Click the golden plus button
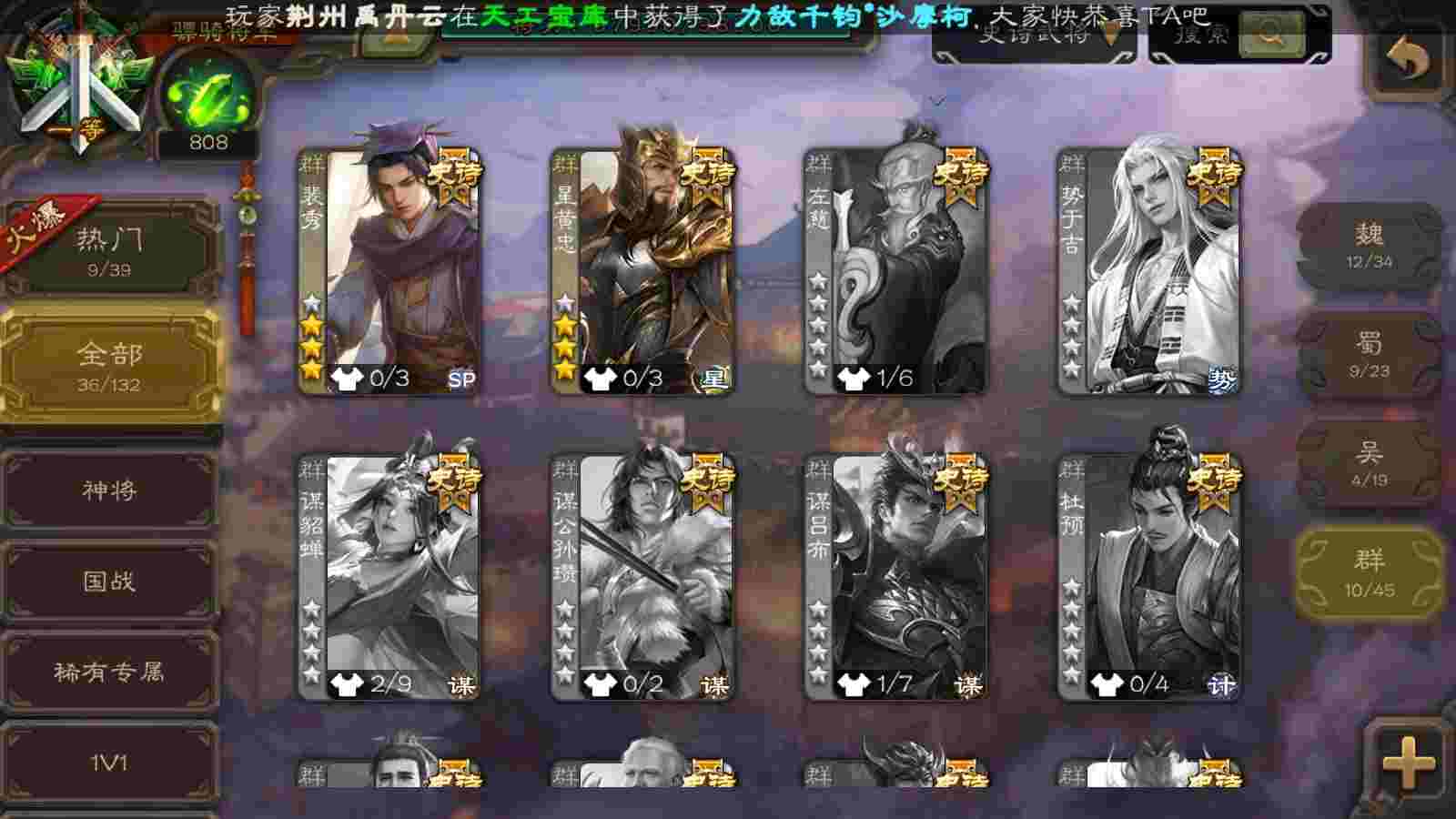Viewport: 1456px width, 819px height. [1407, 763]
